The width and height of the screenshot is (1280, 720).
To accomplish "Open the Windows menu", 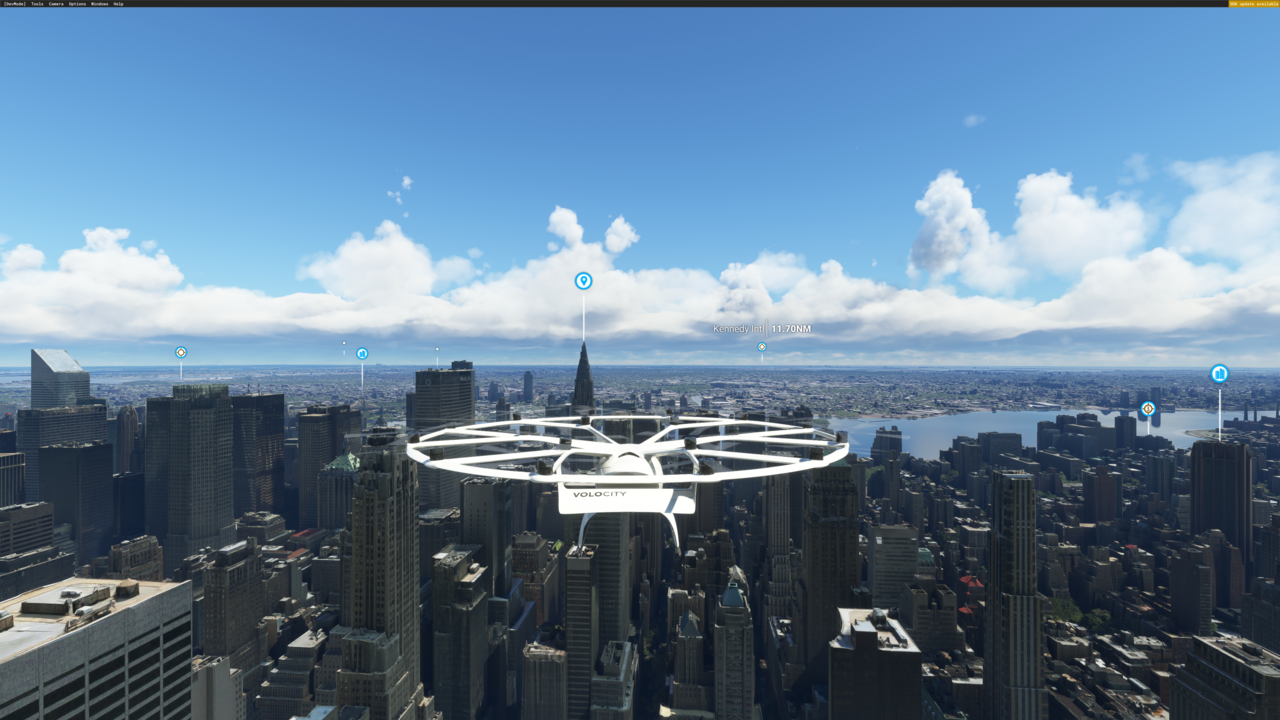I will point(99,4).
